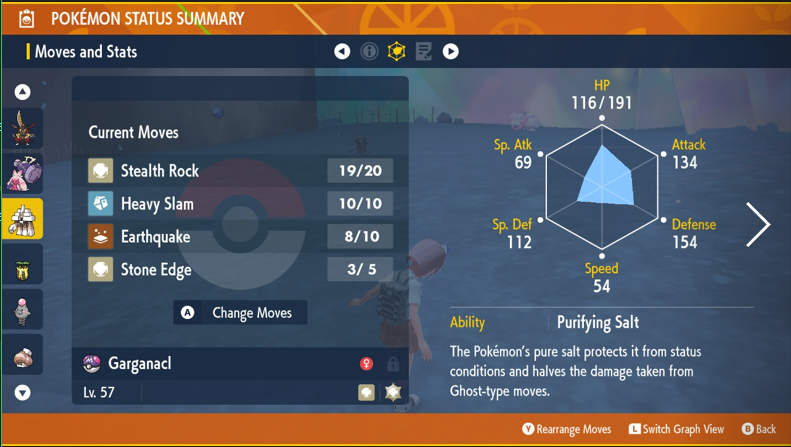Show the last brown-and-white party Pokémon
The image size is (791, 447).
pos(22,356)
